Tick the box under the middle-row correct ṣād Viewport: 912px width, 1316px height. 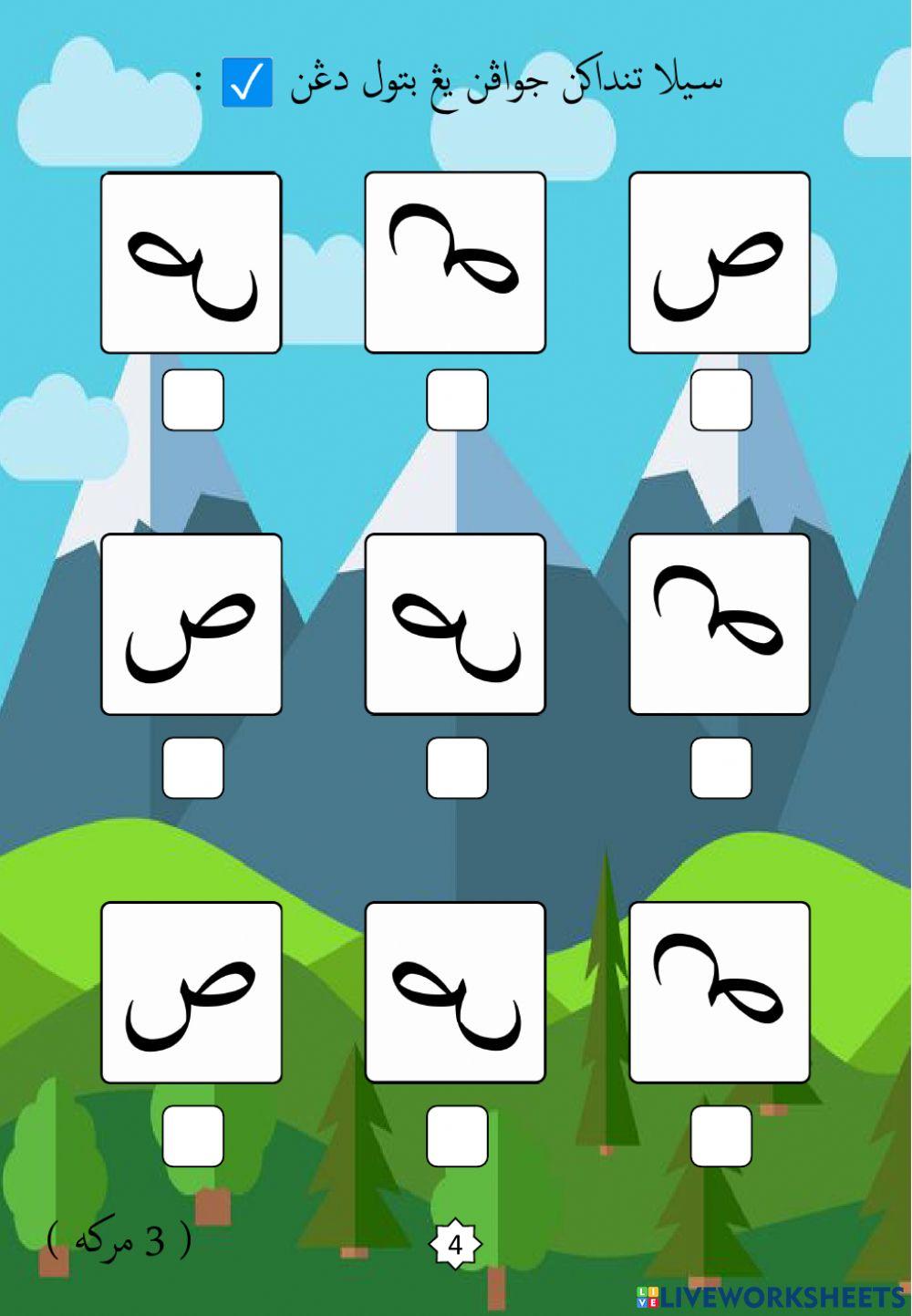click(192, 767)
